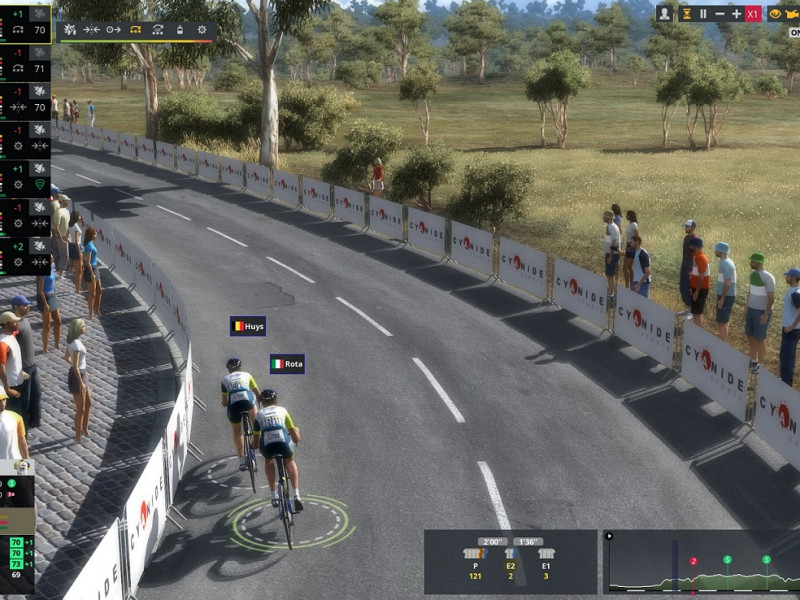800x600 pixels.
Task: Pause the race simulation
Action: 703,14
